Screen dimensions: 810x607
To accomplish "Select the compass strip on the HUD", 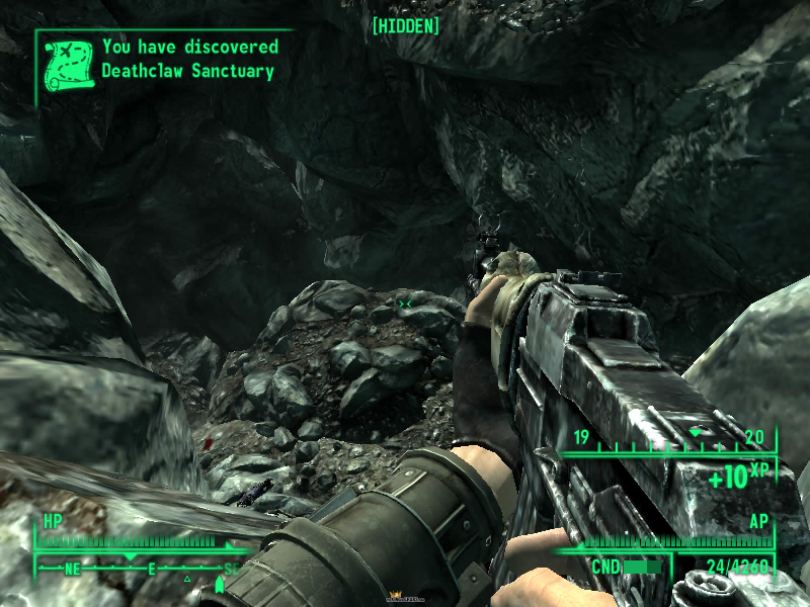I will coord(138,568).
